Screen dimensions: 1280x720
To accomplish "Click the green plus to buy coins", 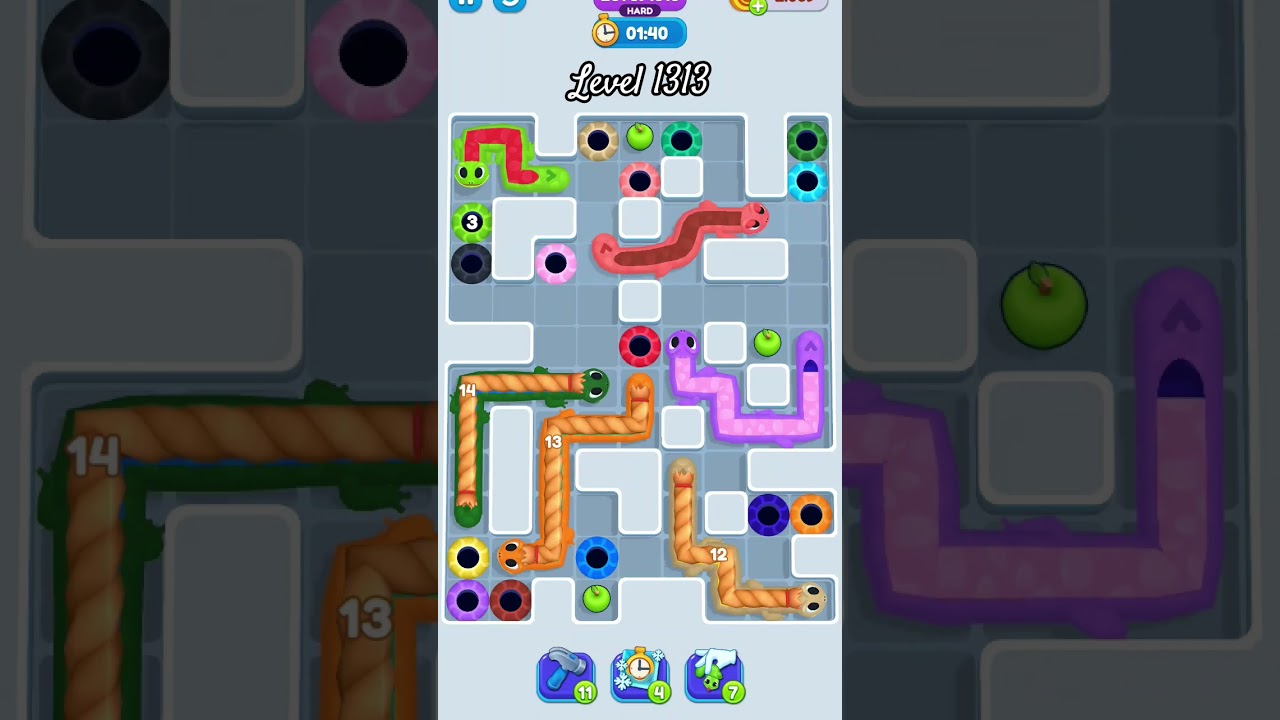I will [757, 6].
